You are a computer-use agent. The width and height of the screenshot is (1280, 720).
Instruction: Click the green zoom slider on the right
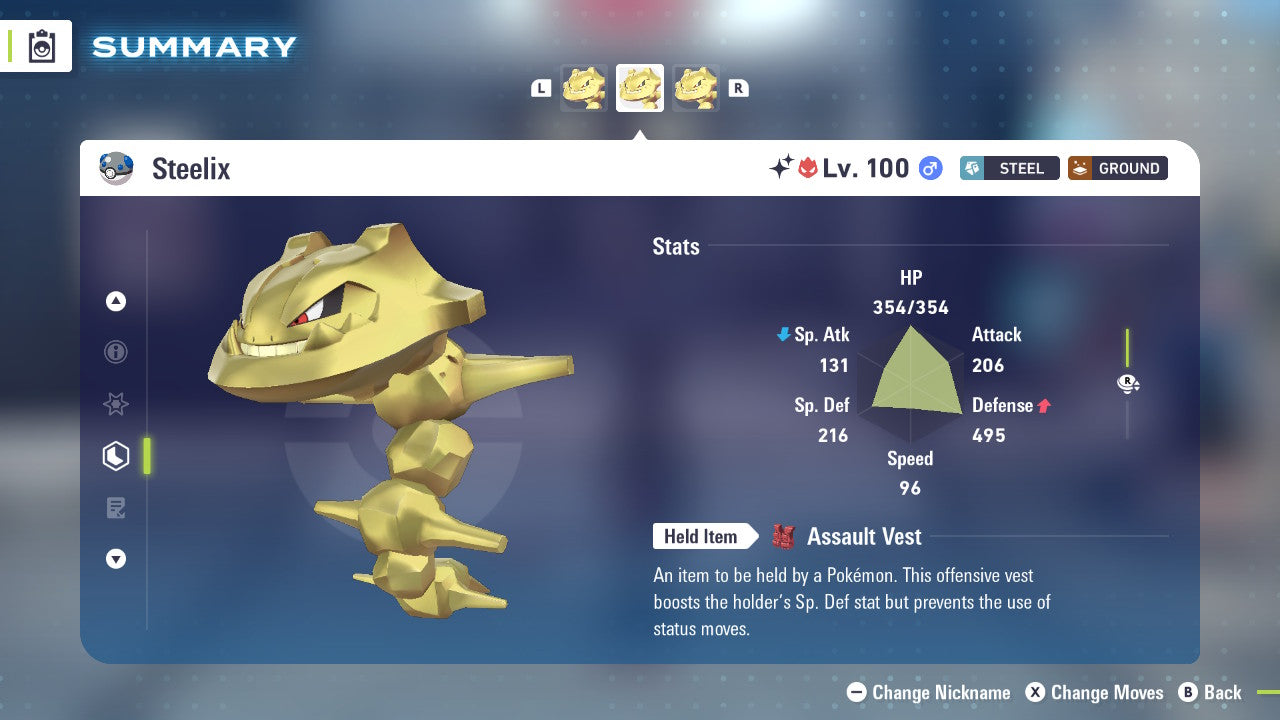click(1129, 350)
